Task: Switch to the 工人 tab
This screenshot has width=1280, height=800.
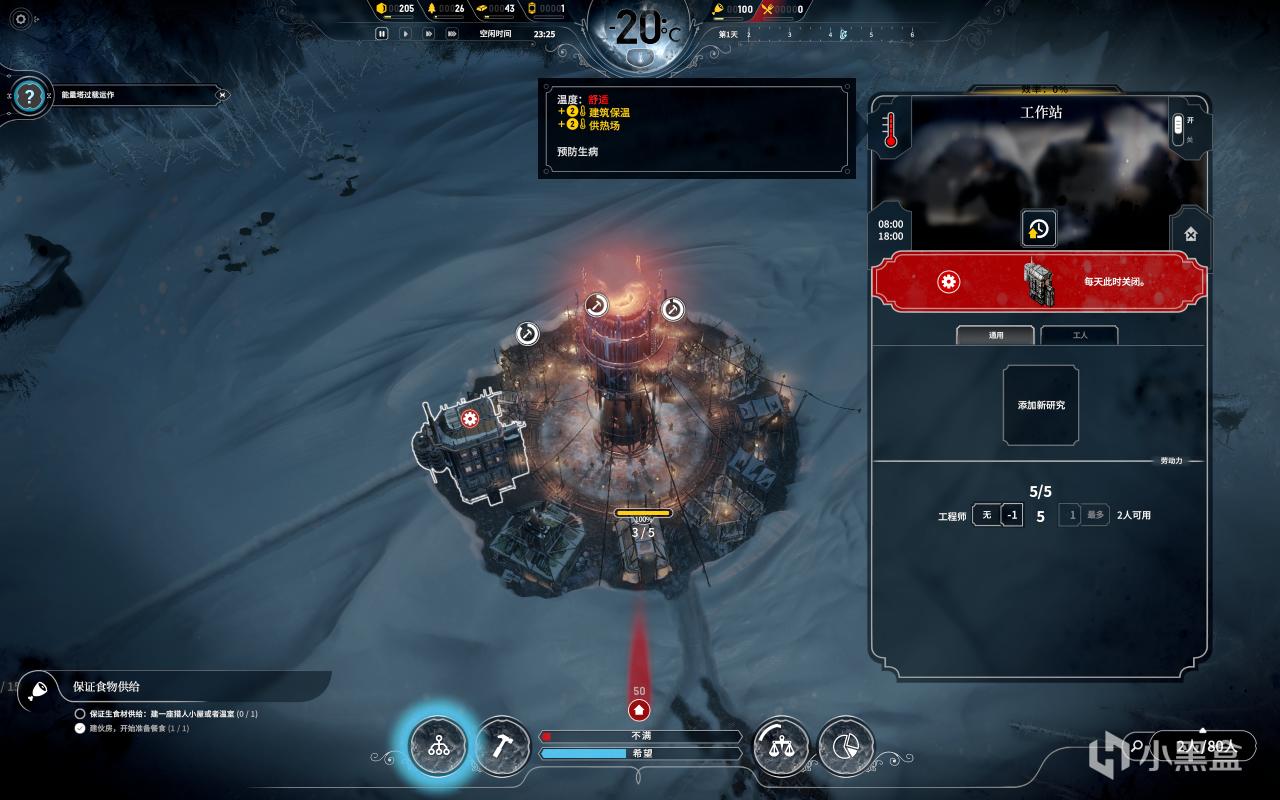Action: (x=1079, y=335)
